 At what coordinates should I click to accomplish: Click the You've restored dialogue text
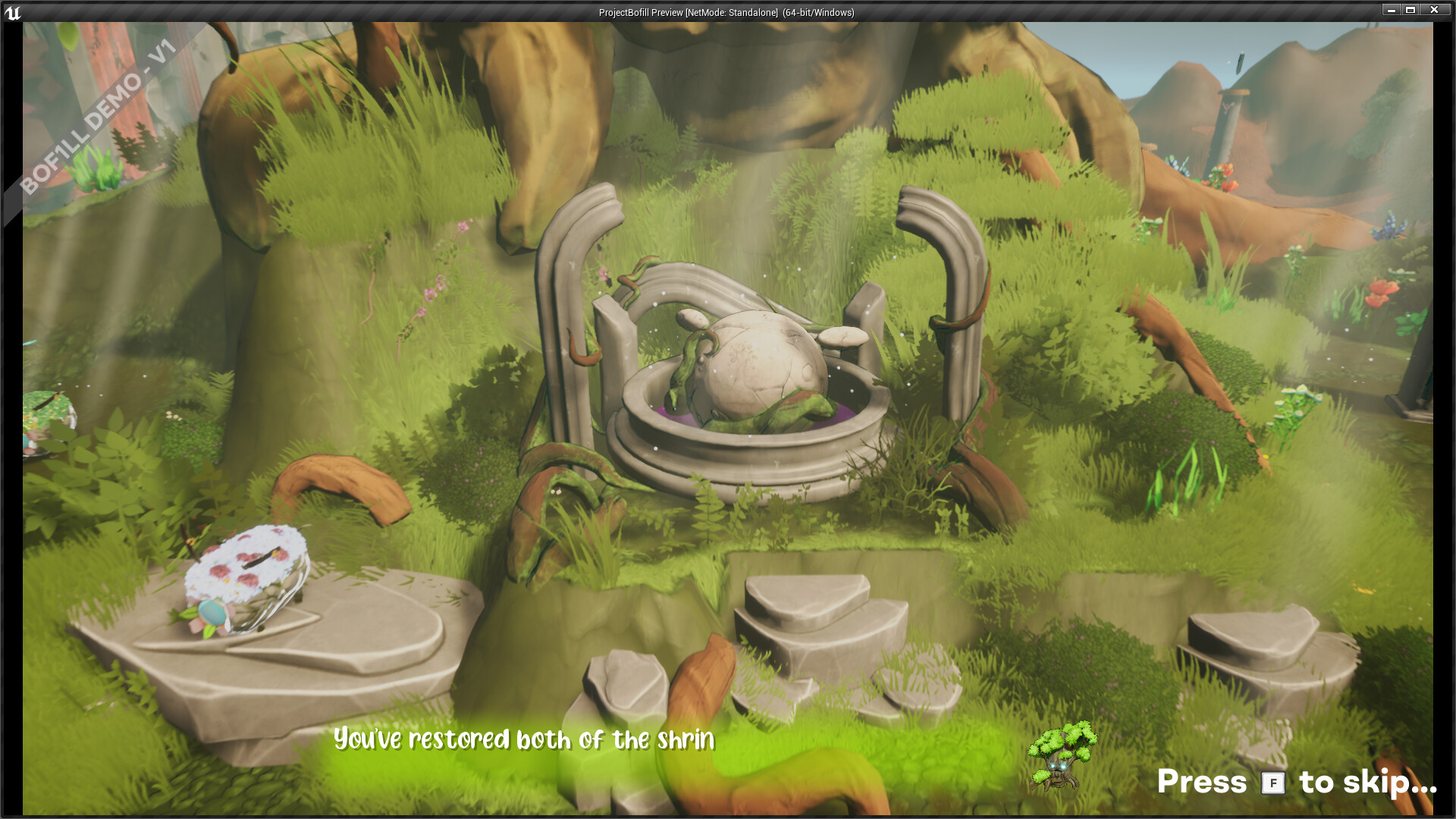click(523, 739)
